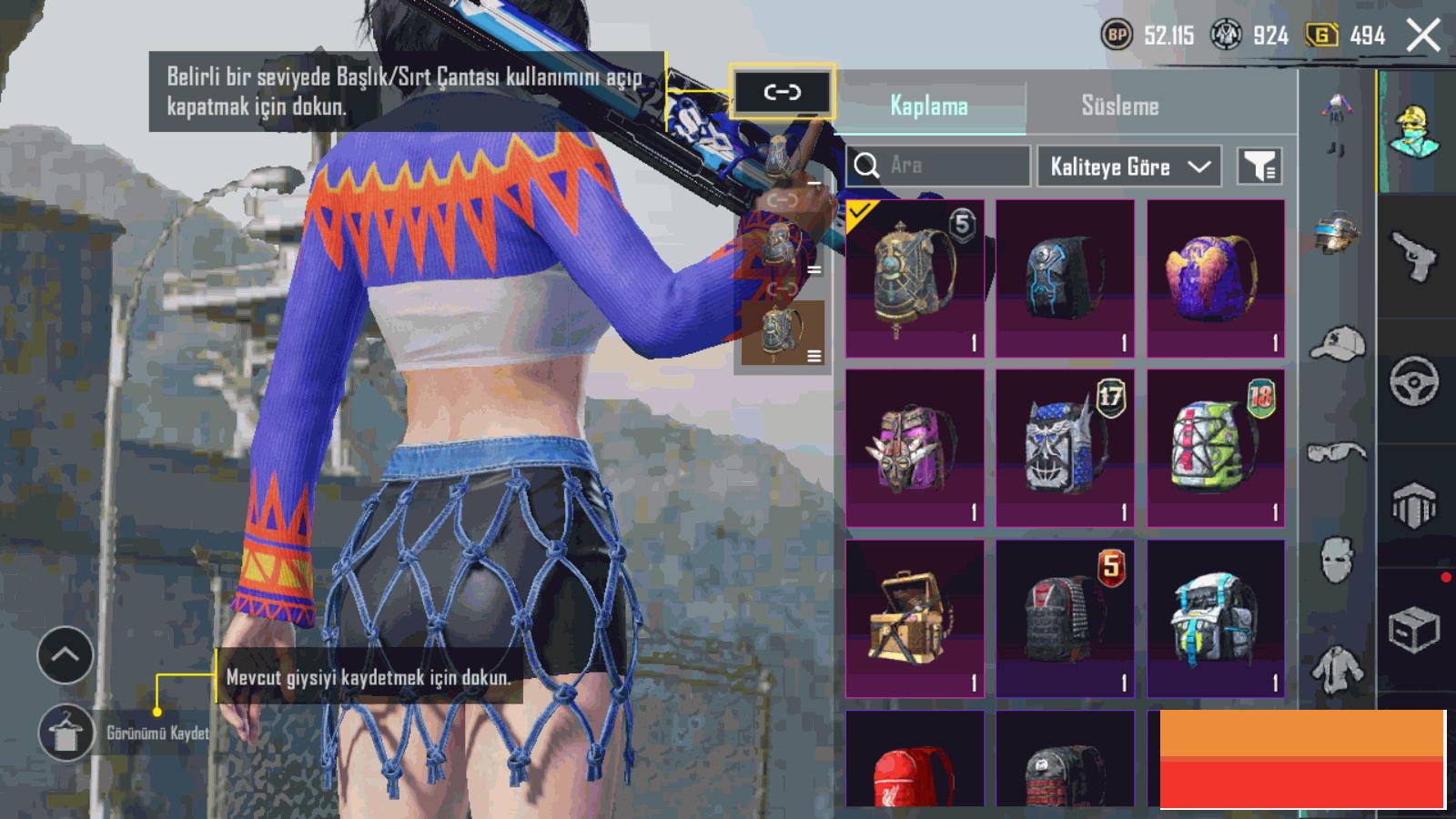Close the inventory with the X button
Image resolution: width=1456 pixels, height=819 pixels.
[1423, 35]
